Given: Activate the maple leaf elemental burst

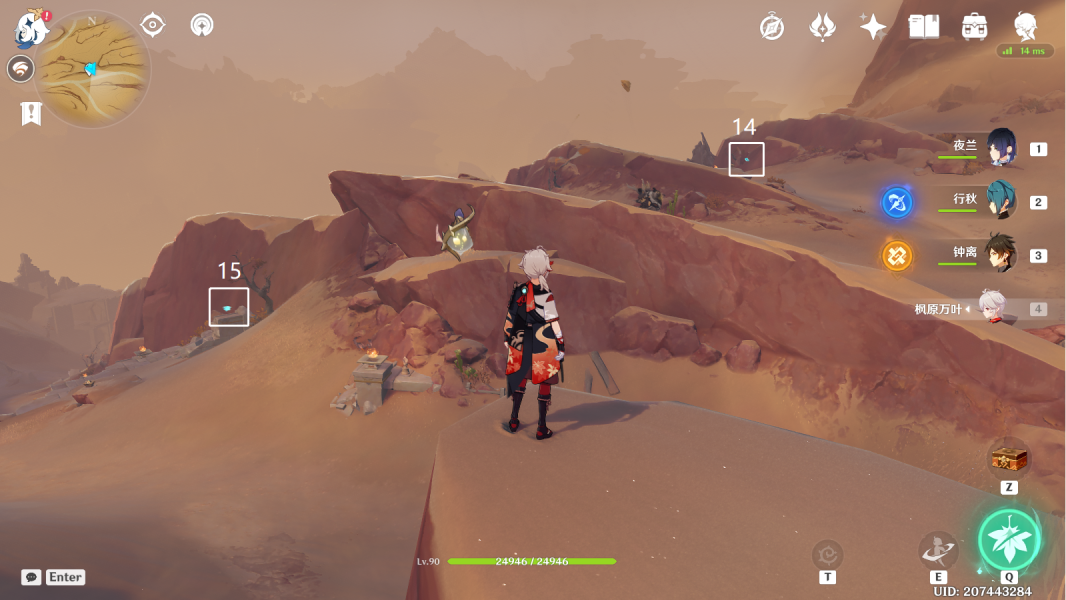Looking at the screenshot, I should click(x=1009, y=540).
